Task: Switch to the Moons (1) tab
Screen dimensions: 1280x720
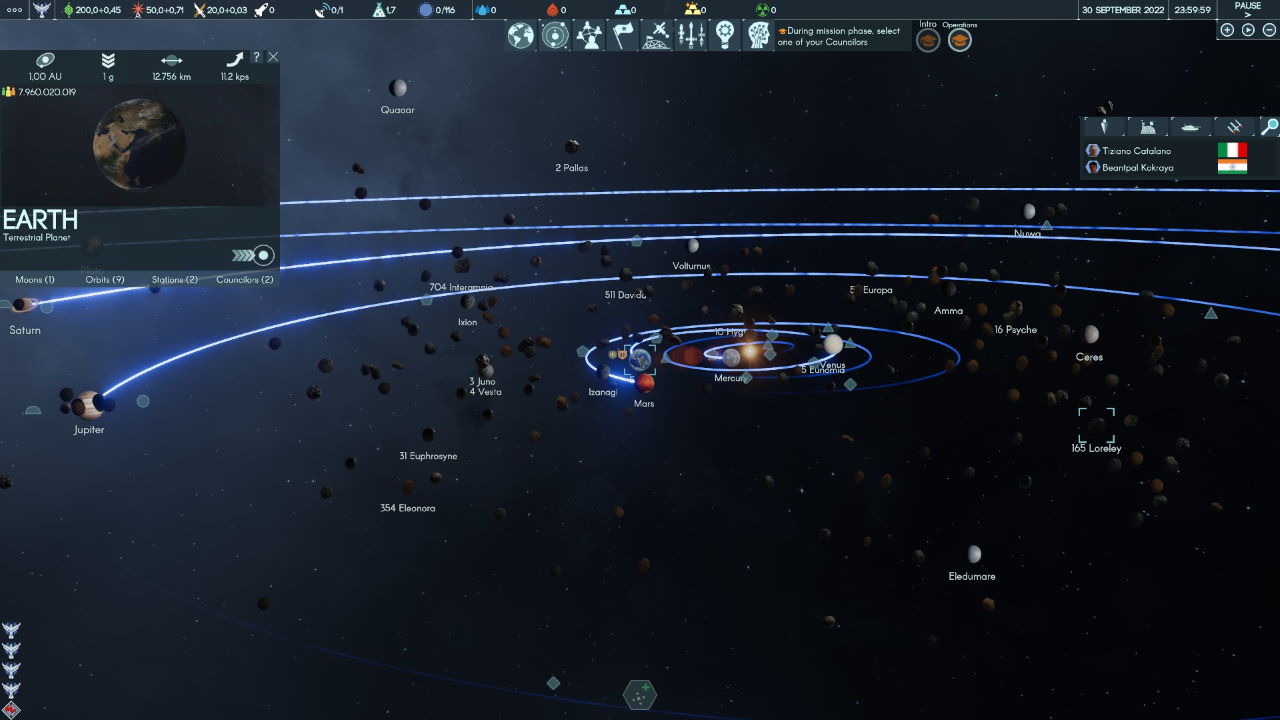Action: click(x=35, y=280)
